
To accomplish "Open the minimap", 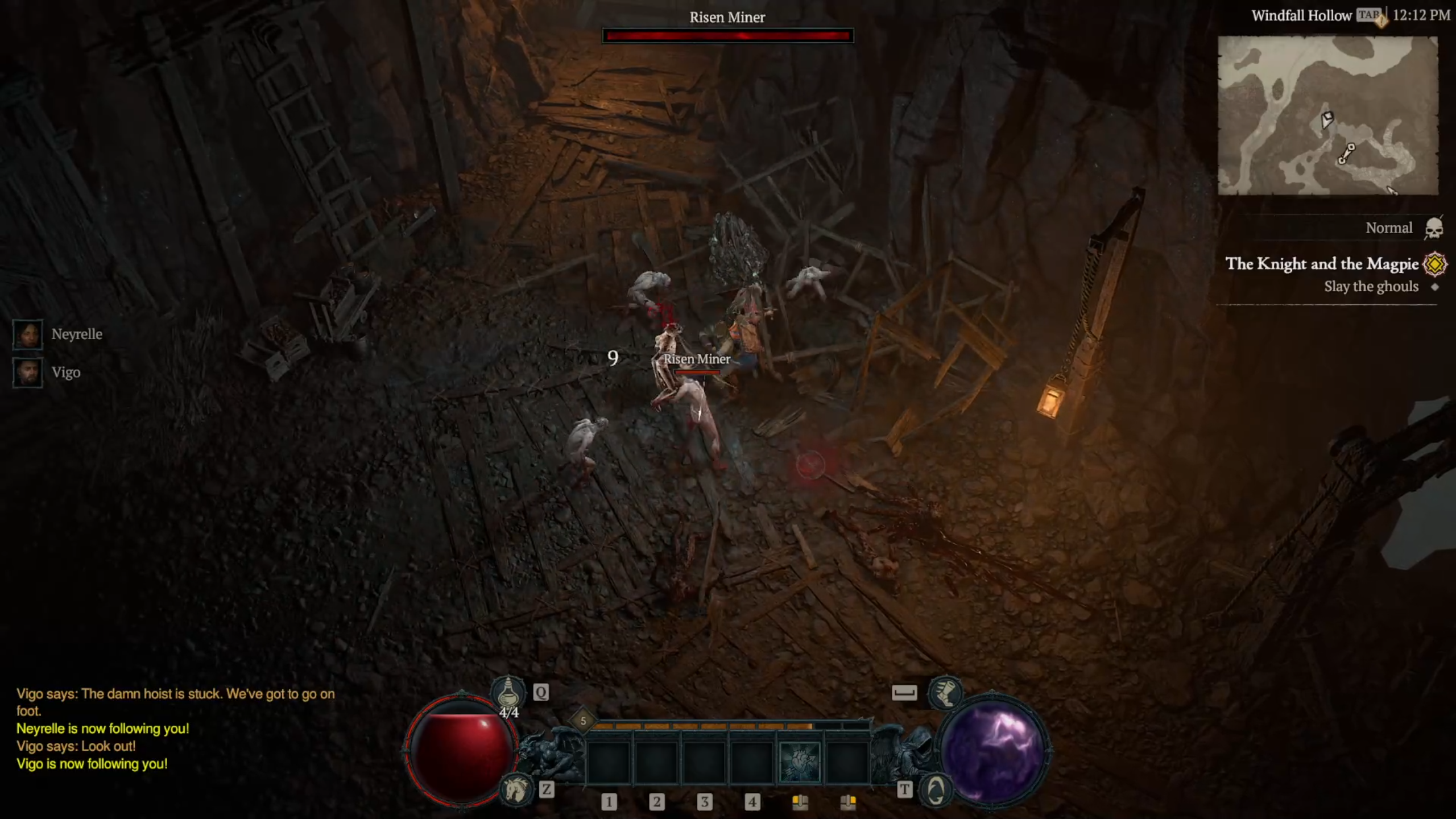I will 1327,115.
